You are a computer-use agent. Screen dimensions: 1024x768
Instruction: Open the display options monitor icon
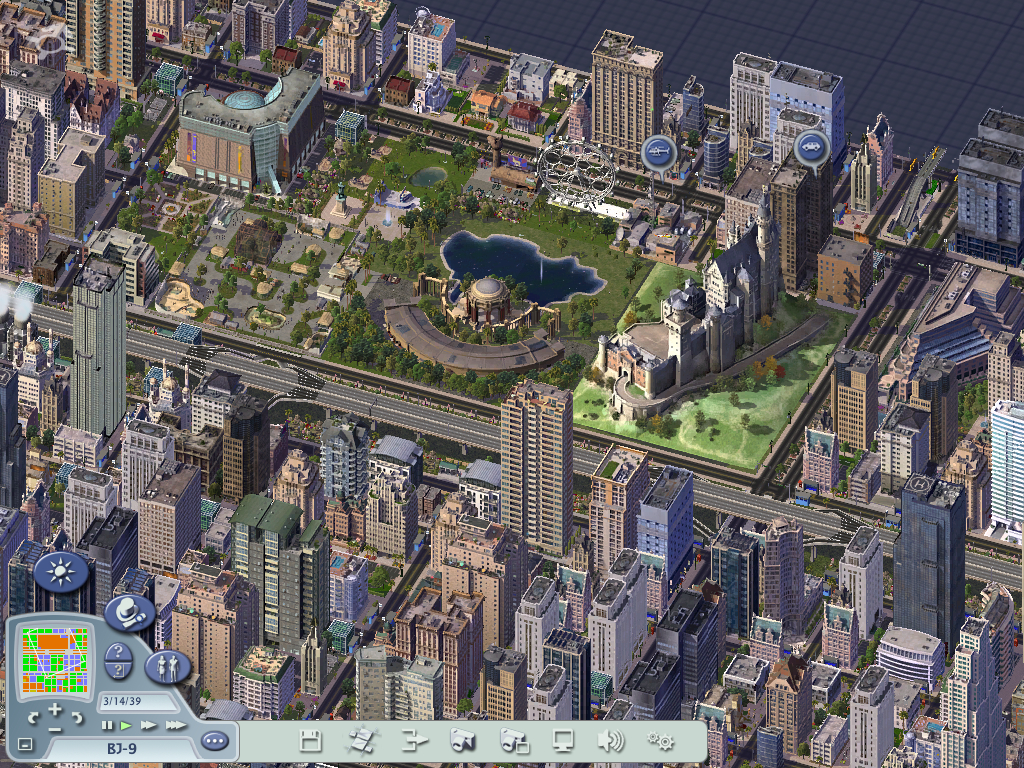(563, 741)
